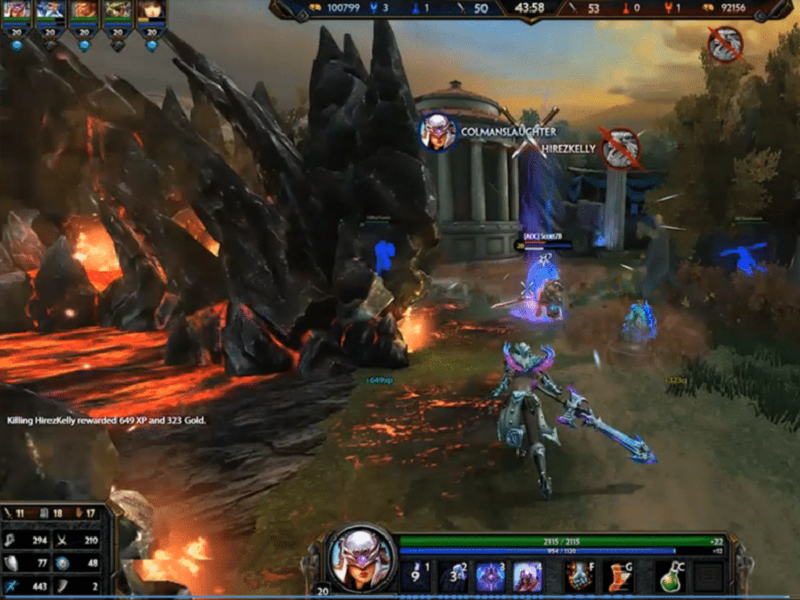Activate the ability bound to key 2

coord(454,575)
